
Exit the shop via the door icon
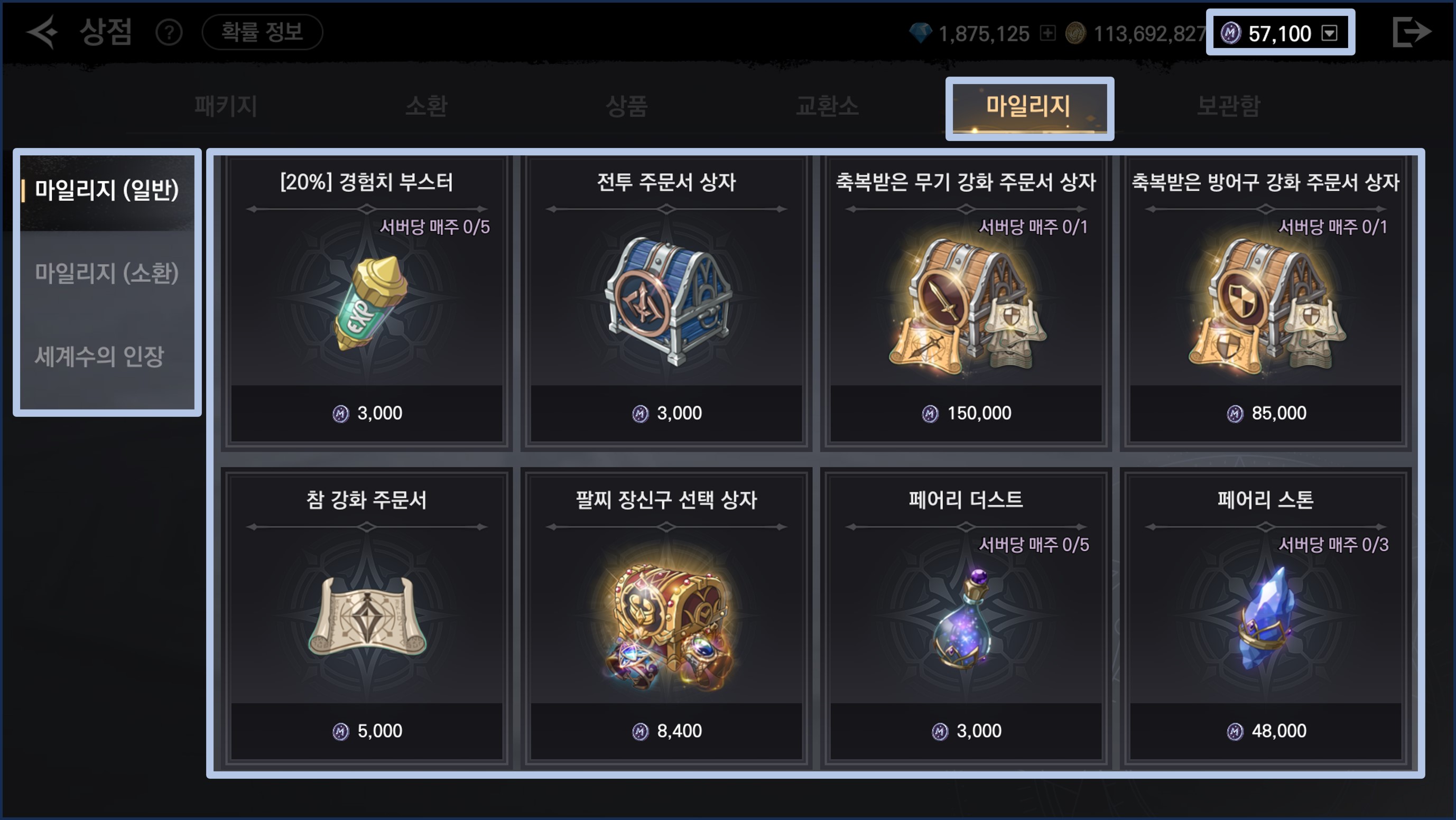pyautogui.click(x=1411, y=32)
